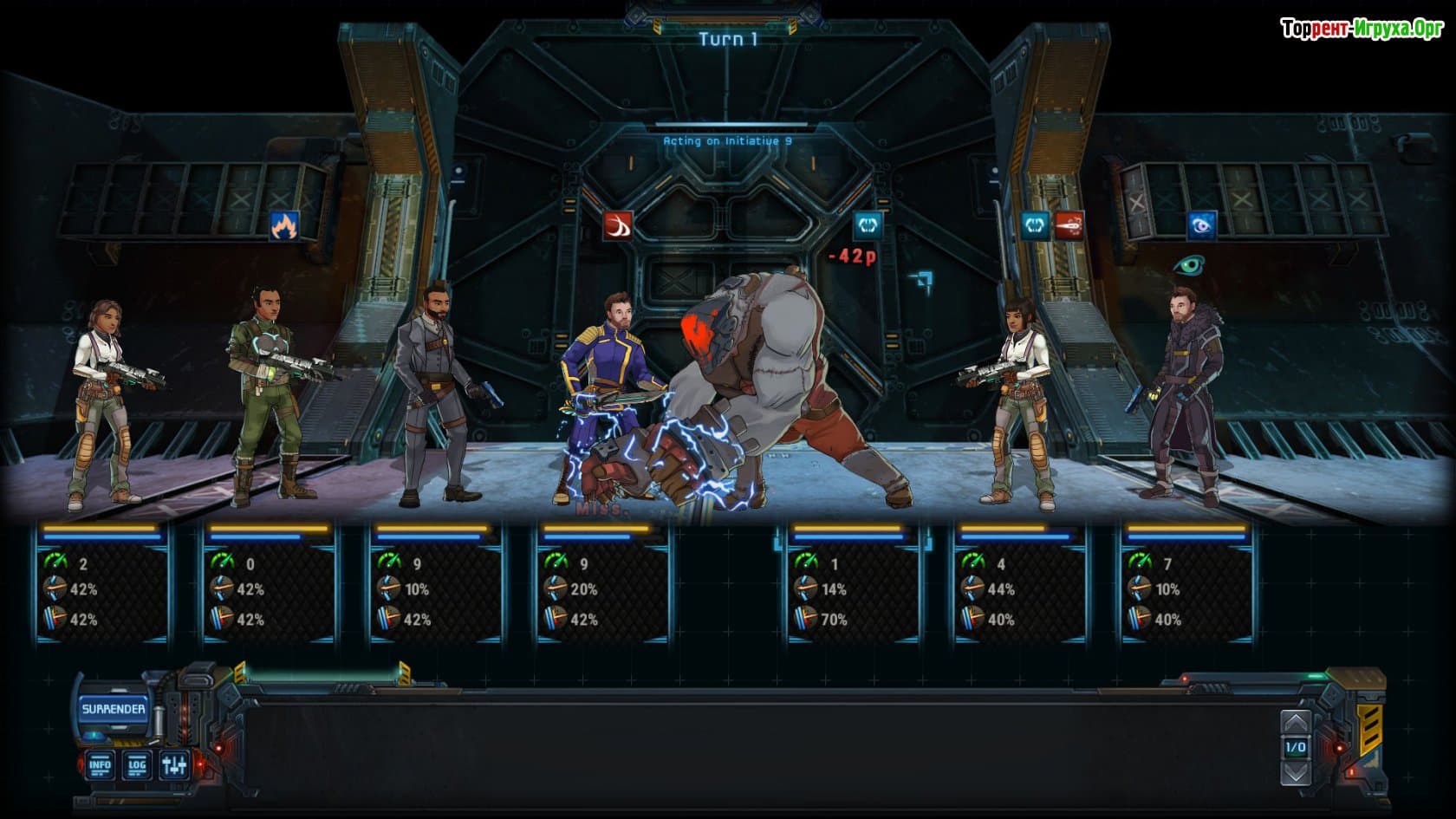The image size is (1456, 819).
Task: Open options via the sliders icon
Action: 174,764
